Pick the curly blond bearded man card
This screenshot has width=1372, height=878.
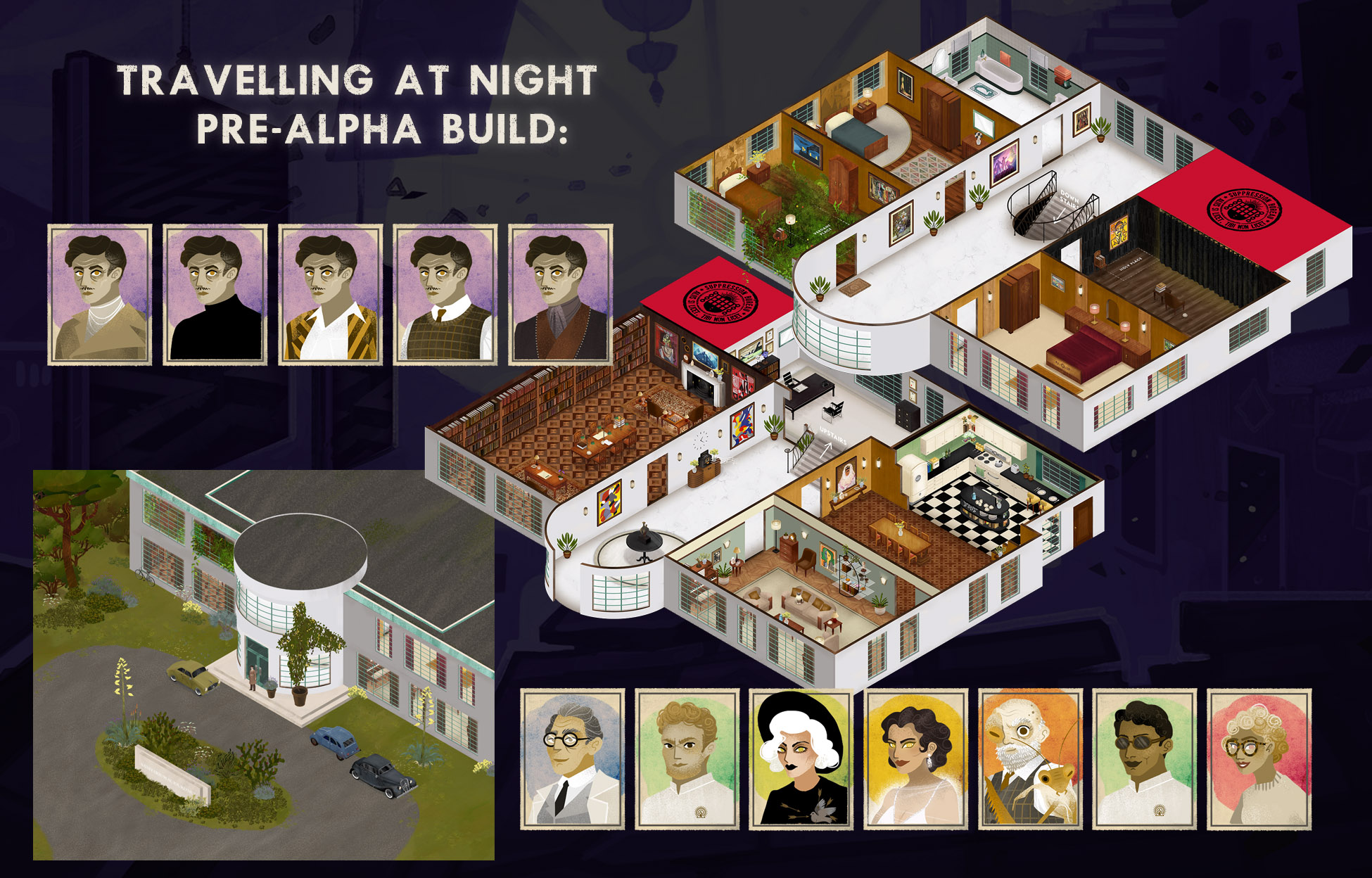687,759
